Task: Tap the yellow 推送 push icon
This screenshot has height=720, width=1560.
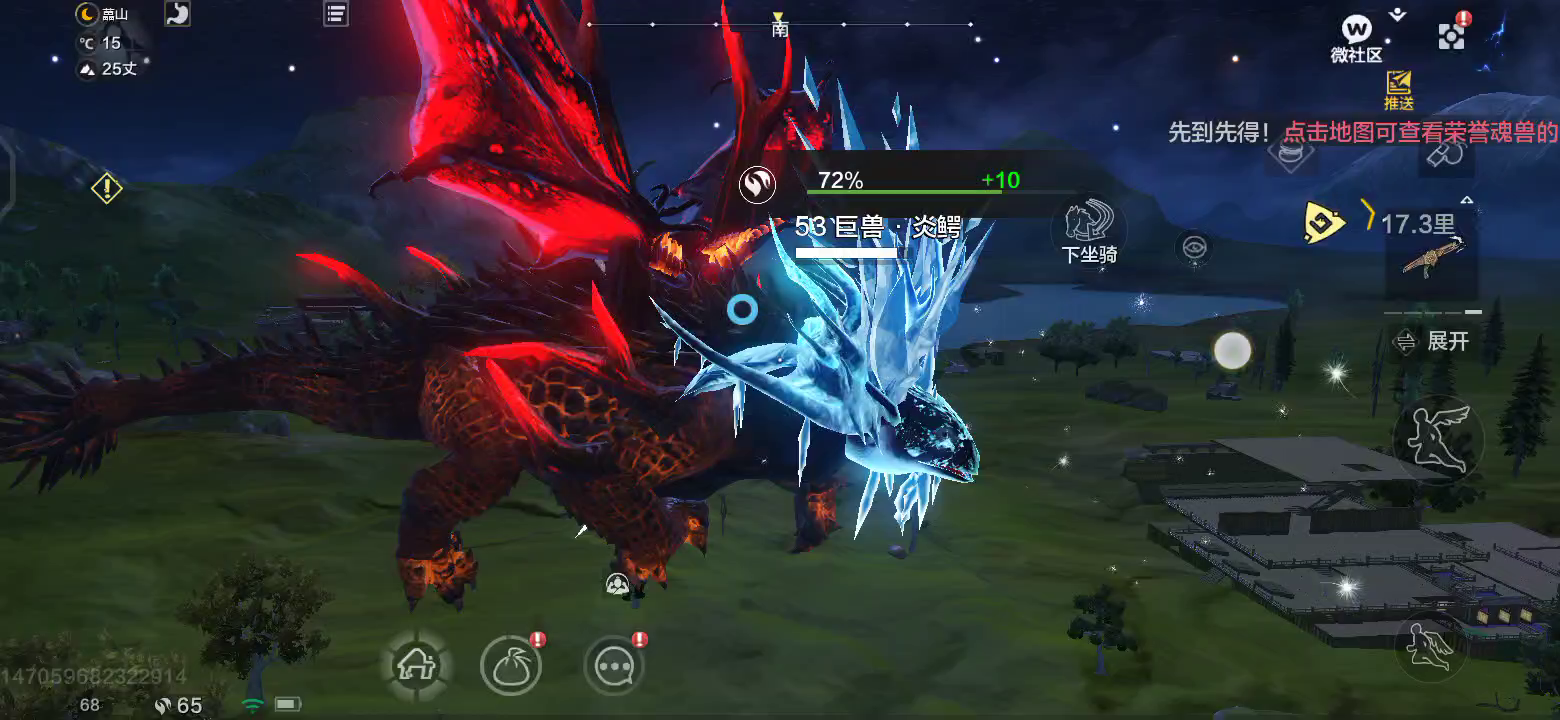Action: pos(1398,89)
